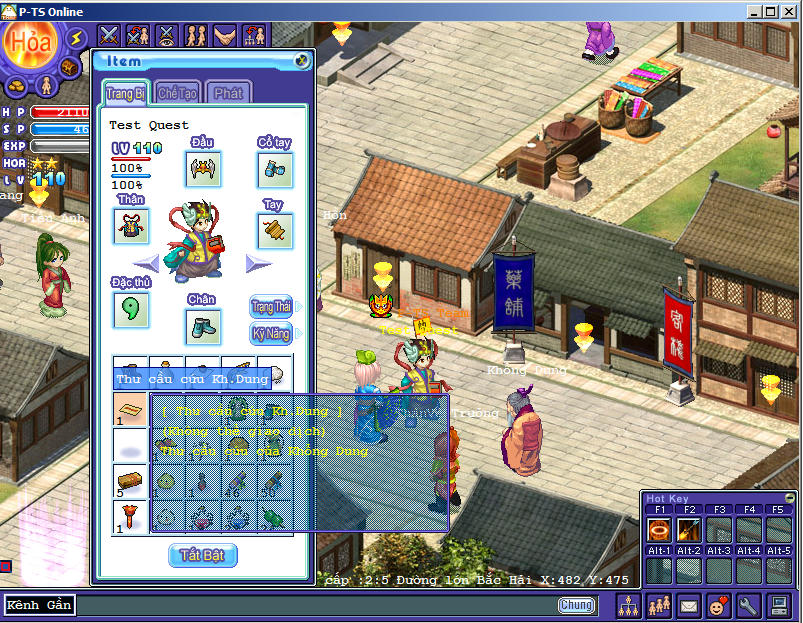The height and width of the screenshot is (623, 803).
Task: Click the Thân body armor slot
Action: pyautogui.click(x=131, y=226)
